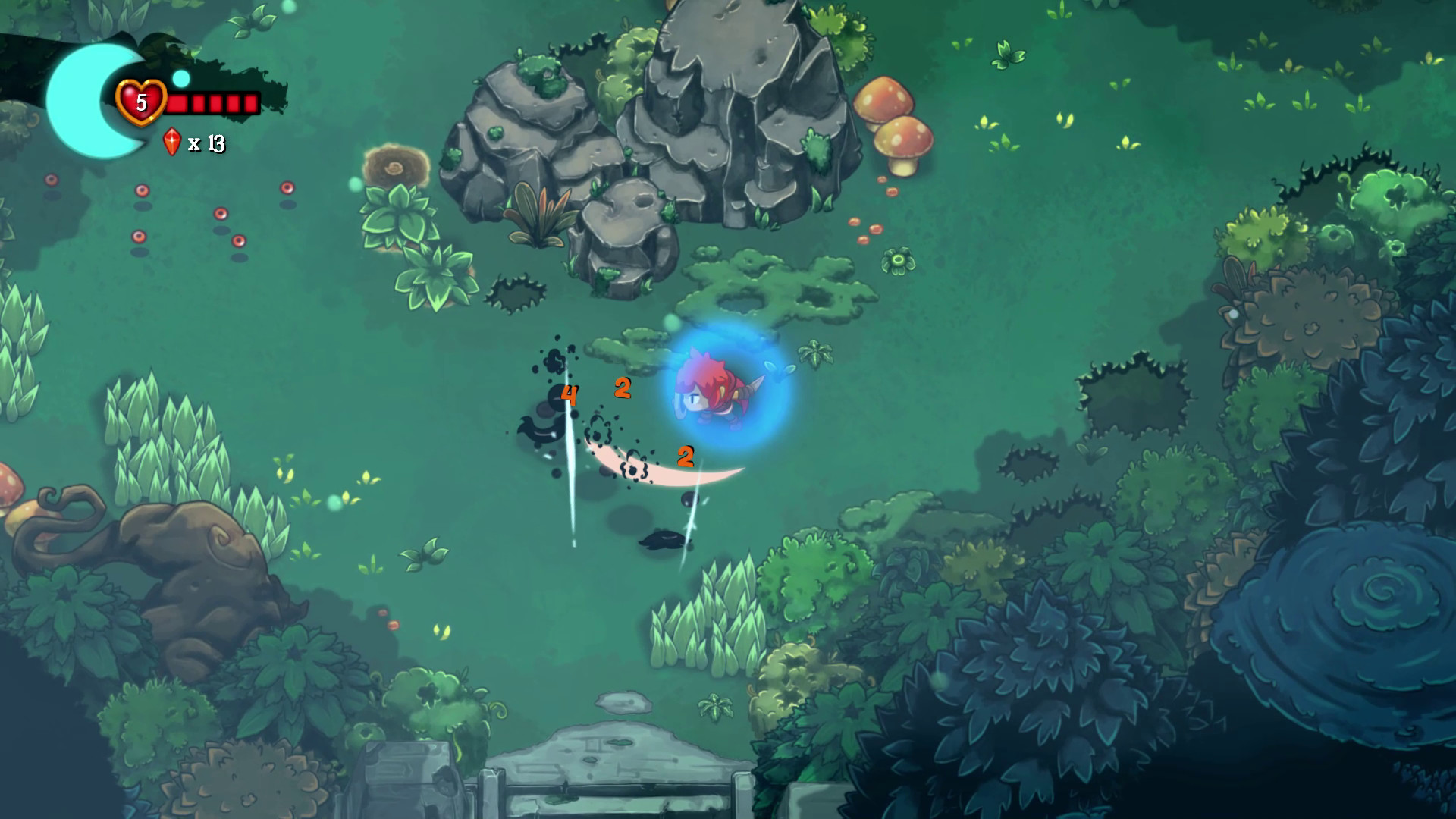
Task: Click the x 13 gem counter text
Action: (206, 141)
